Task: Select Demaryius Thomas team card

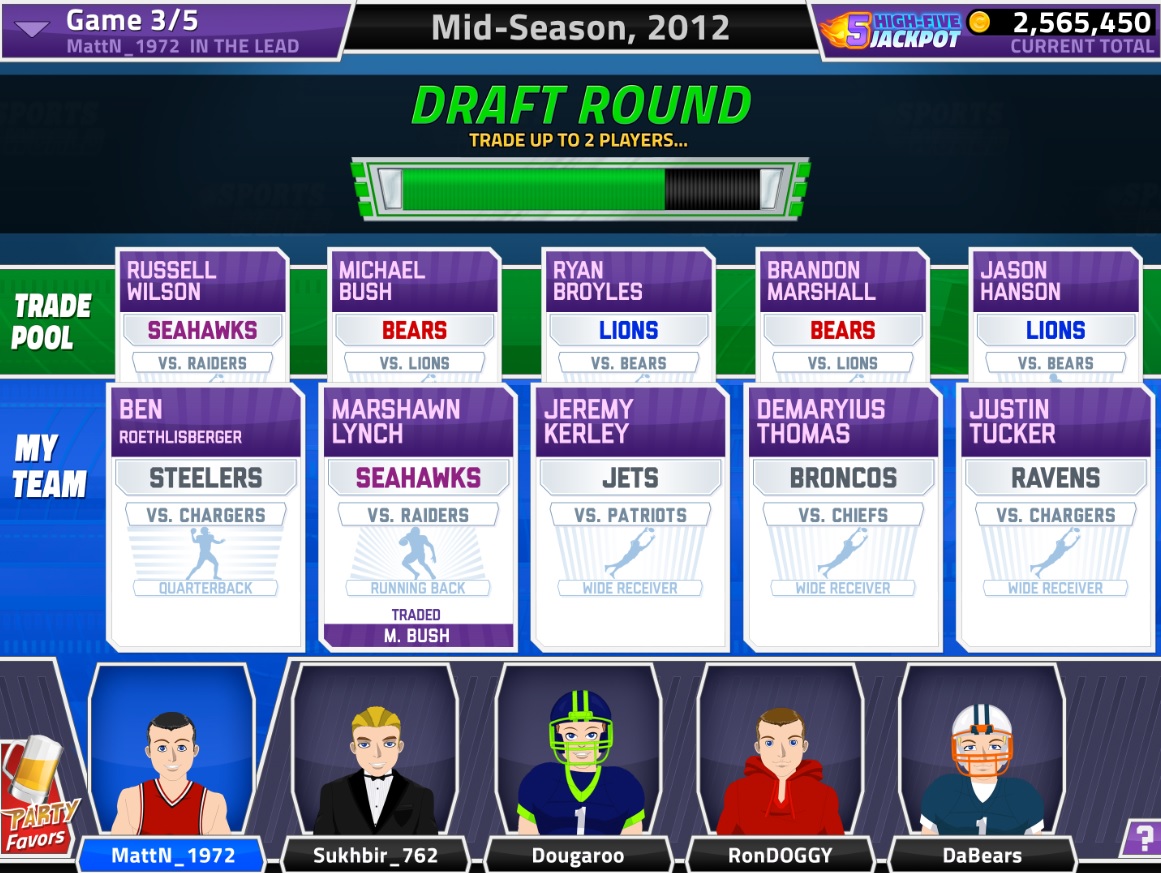Action: pyautogui.click(x=843, y=516)
